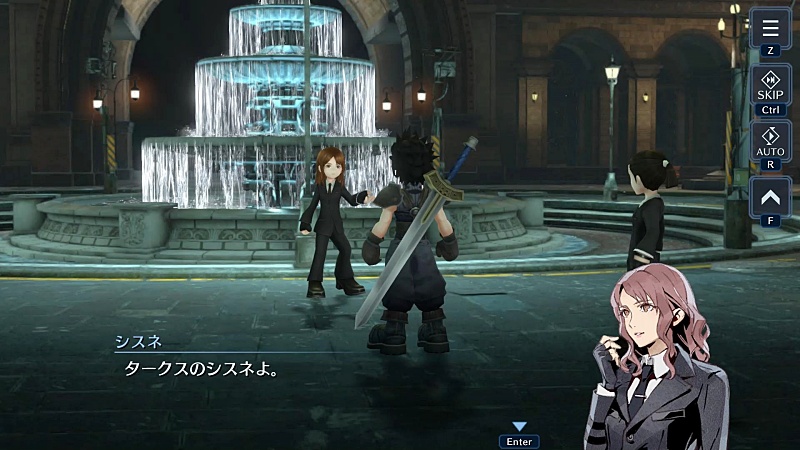Hide the dialogue with the up-arrow button
Viewport: 800px width, 450px height.
[x=770, y=197]
